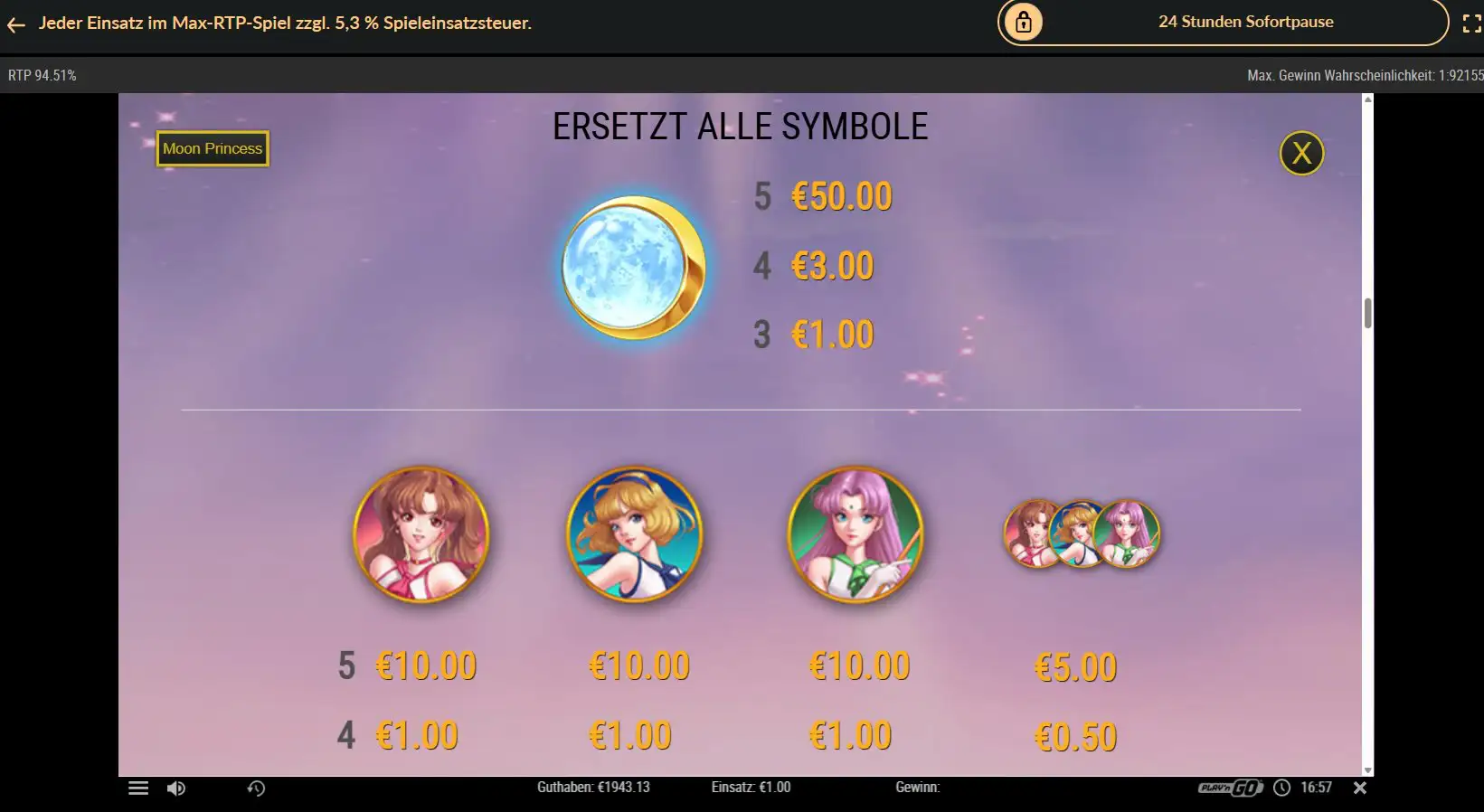The image size is (1484, 812).
Task: Mute the game sound via speaker icon
Action: click(x=176, y=788)
